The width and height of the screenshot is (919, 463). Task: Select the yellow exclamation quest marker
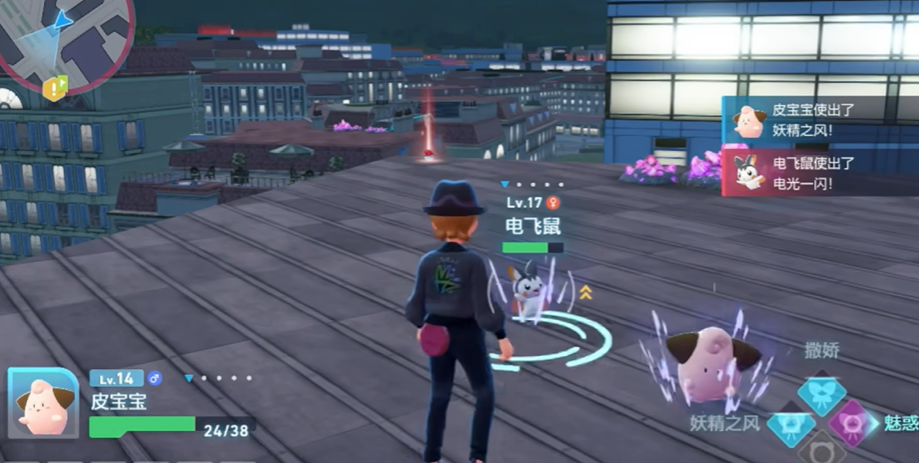(53, 90)
